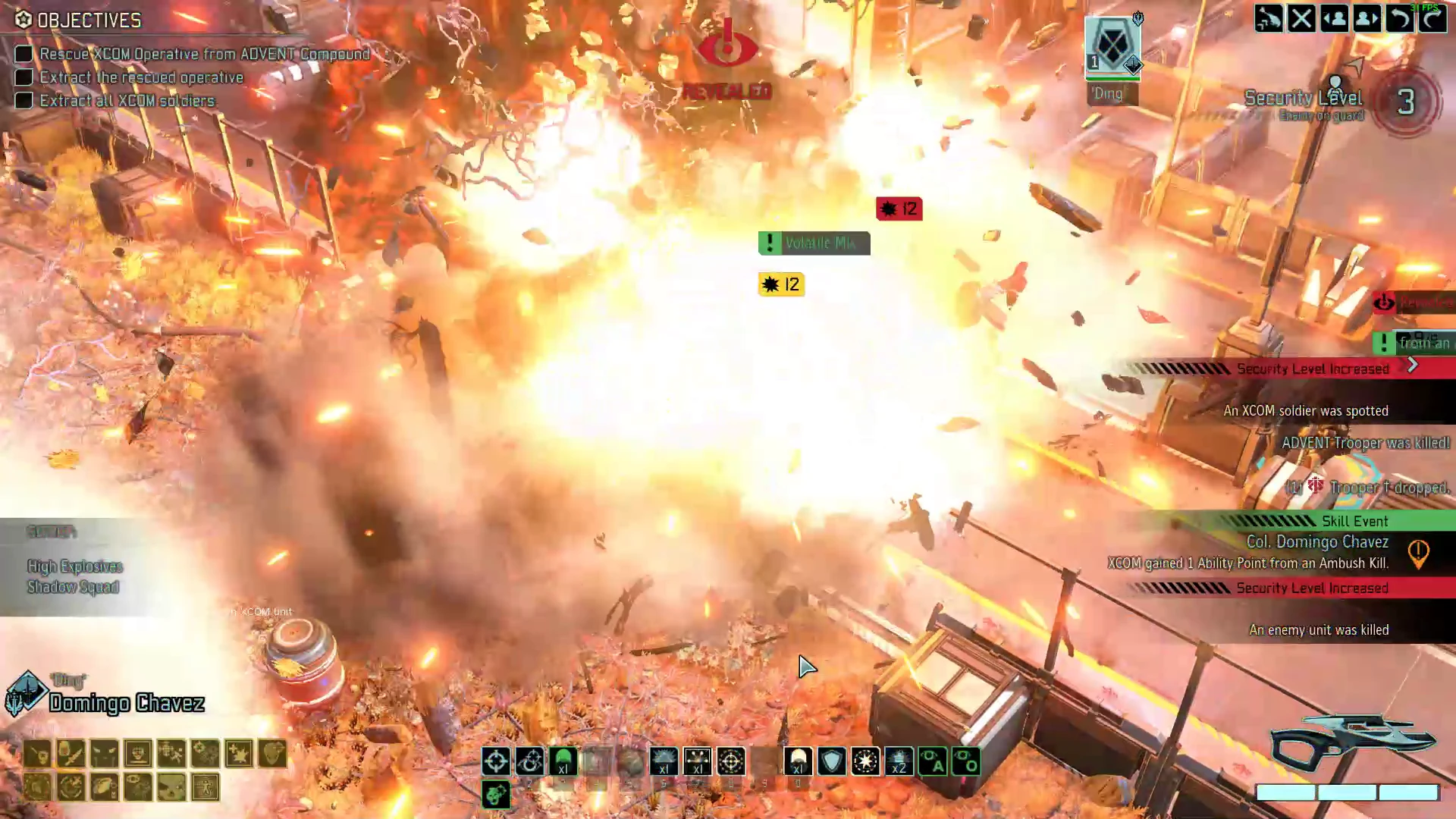Open the OBJECTIVES panel header
This screenshot has width=1456, height=819.
pyautogui.click(x=87, y=20)
